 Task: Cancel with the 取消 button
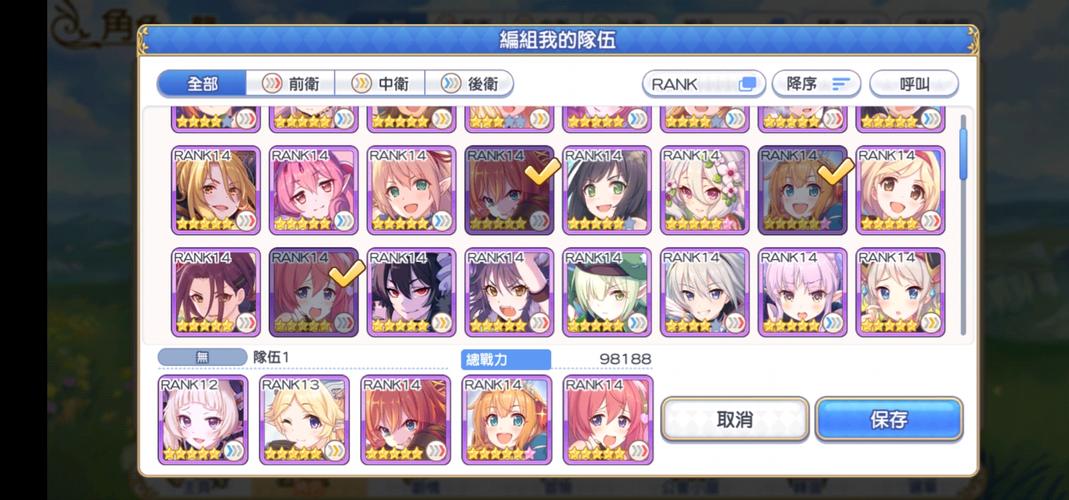point(735,419)
